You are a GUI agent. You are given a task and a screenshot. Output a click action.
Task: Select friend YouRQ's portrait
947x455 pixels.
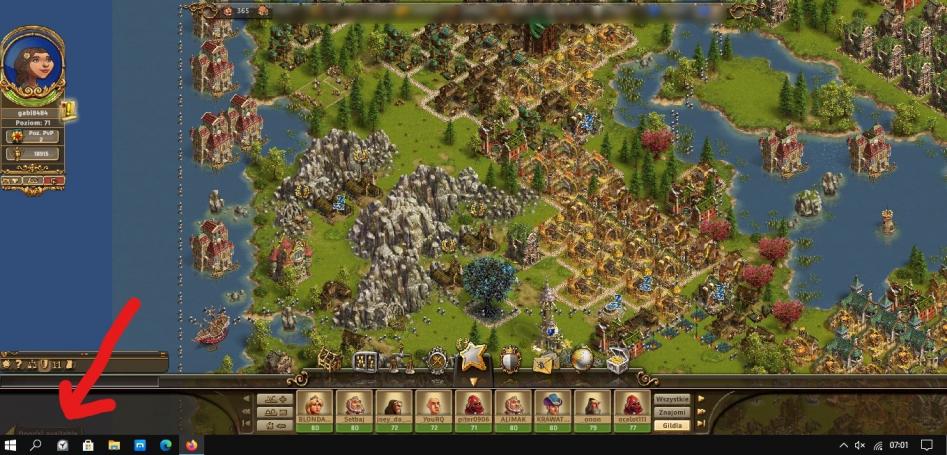click(x=432, y=407)
